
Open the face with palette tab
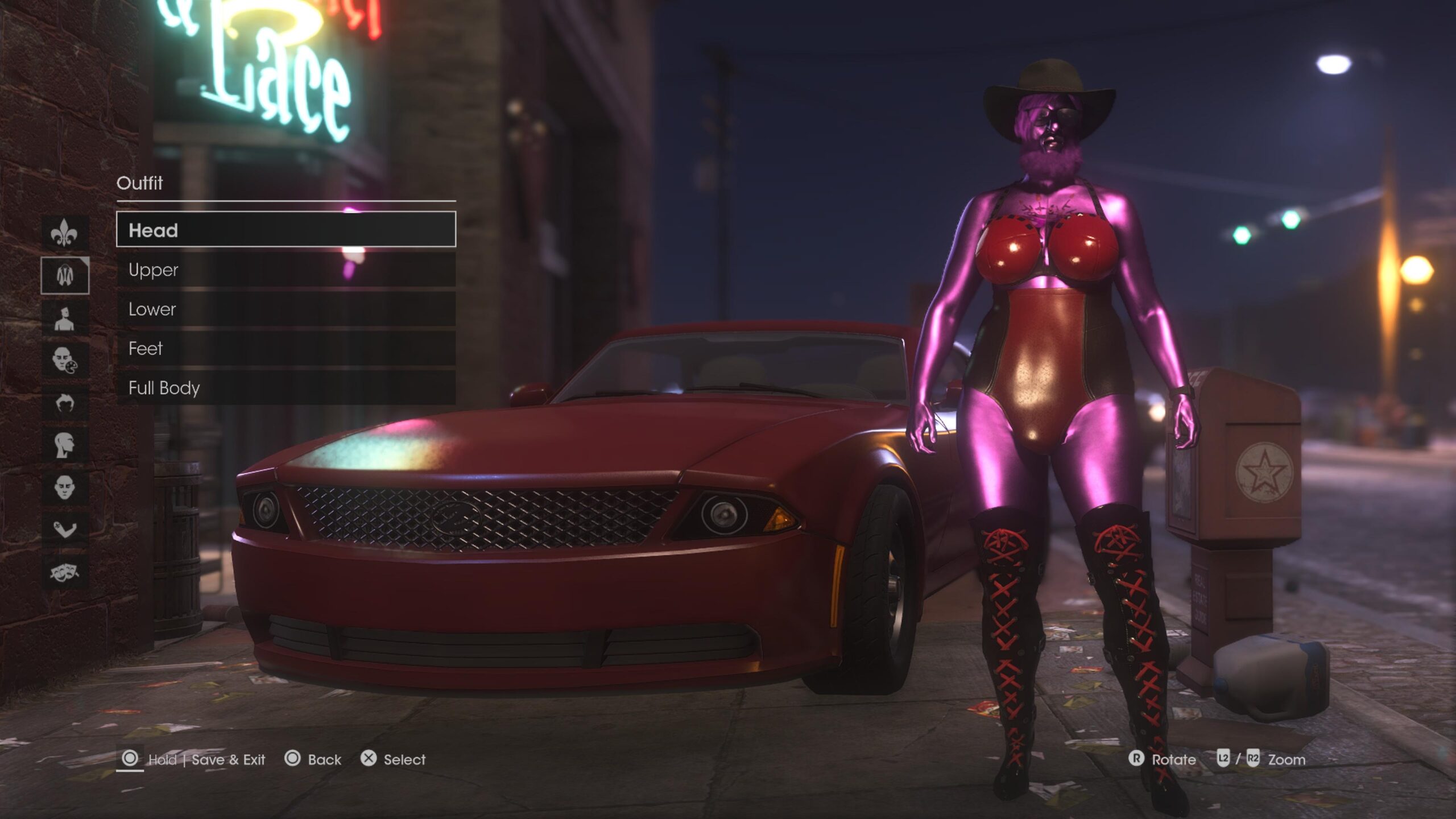pyautogui.click(x=65, y=360)
